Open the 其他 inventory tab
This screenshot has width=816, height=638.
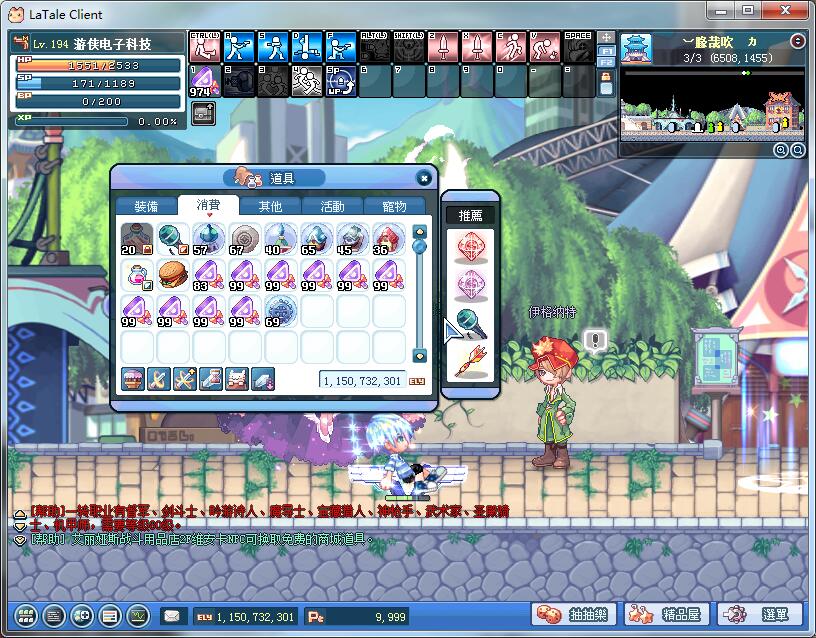click(x=270, y=206)
